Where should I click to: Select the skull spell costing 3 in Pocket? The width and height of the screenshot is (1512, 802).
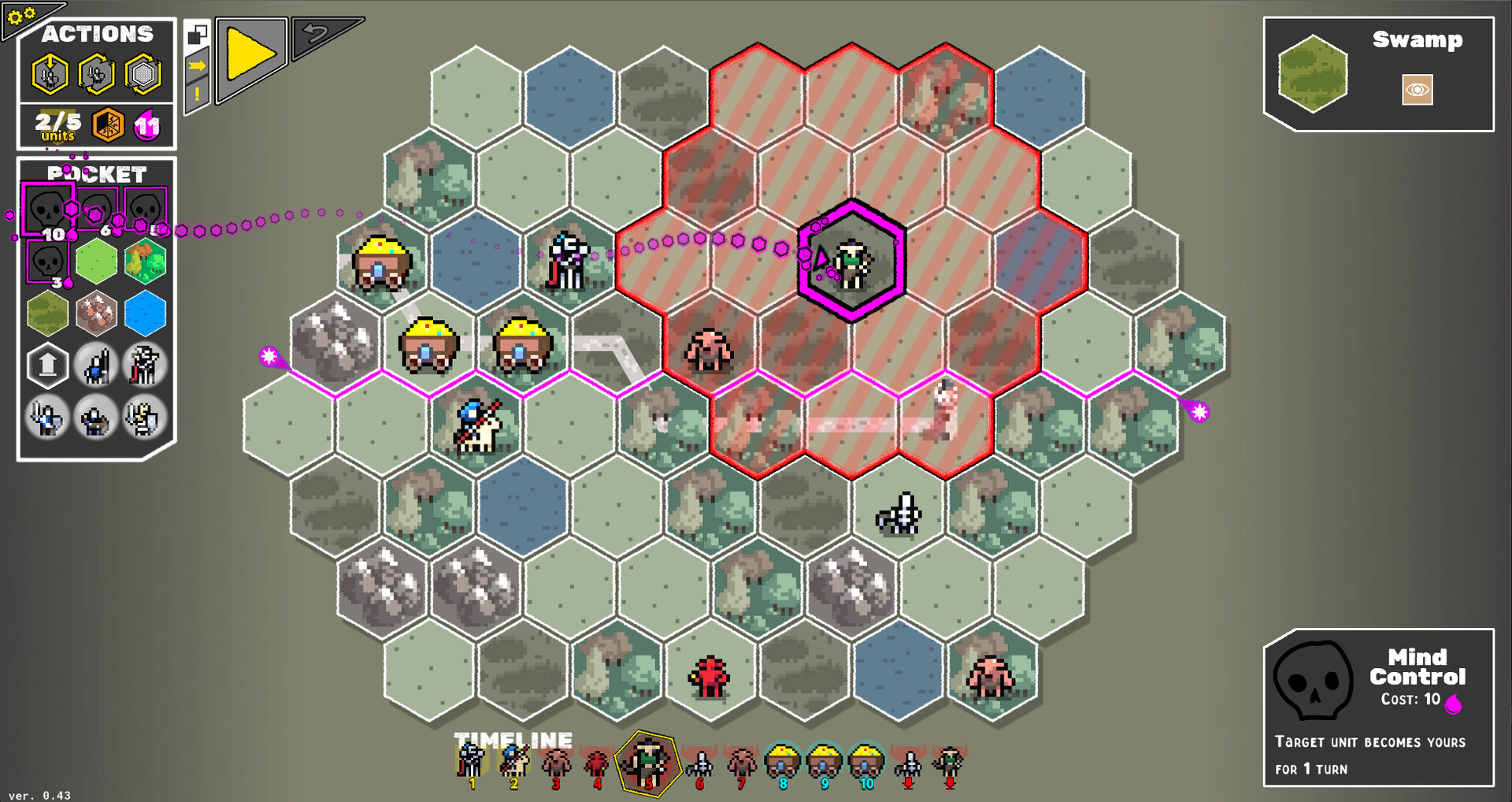[46, 260]
